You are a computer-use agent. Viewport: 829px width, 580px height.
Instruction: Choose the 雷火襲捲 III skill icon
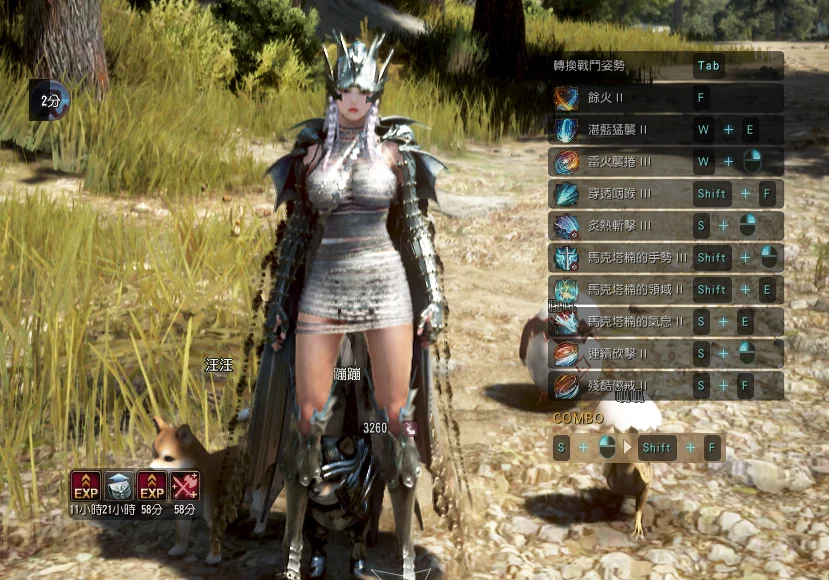566,162
